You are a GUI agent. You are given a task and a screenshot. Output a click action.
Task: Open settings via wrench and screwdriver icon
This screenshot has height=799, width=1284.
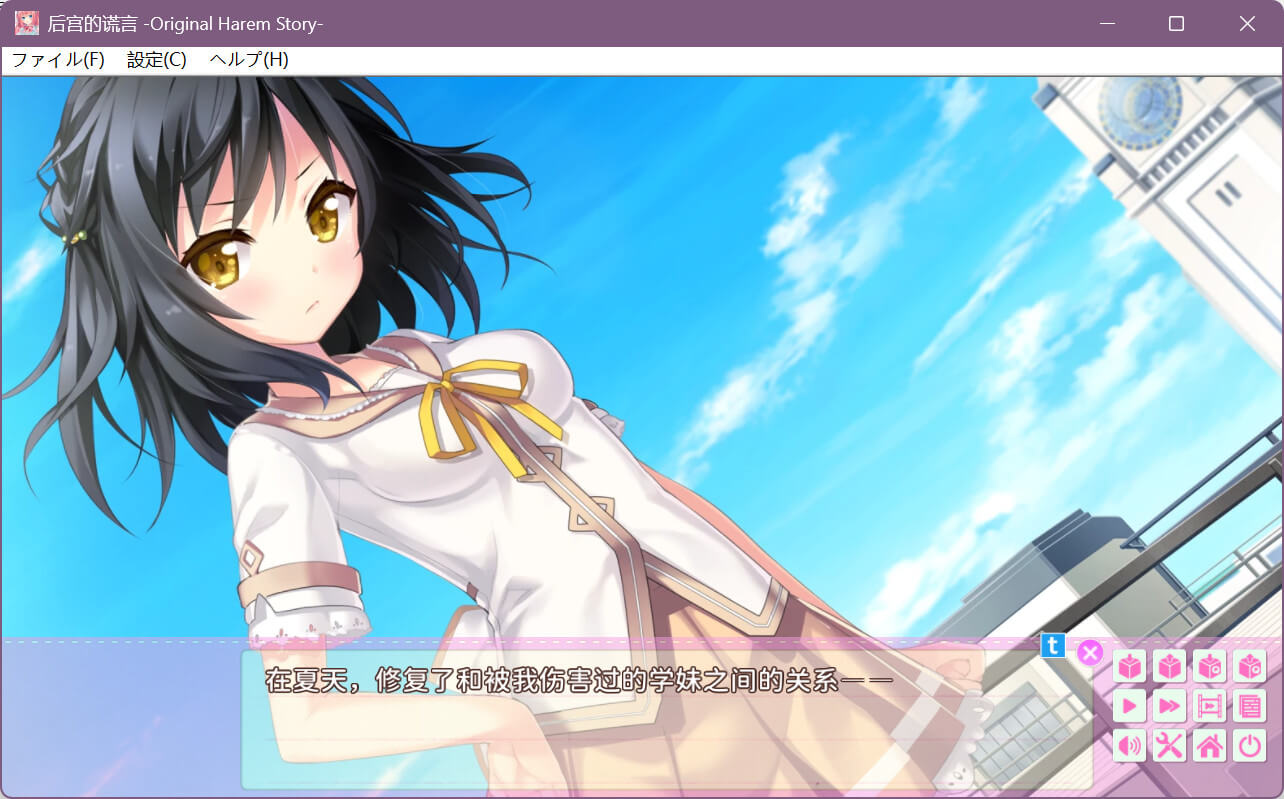coord(1170,746)
